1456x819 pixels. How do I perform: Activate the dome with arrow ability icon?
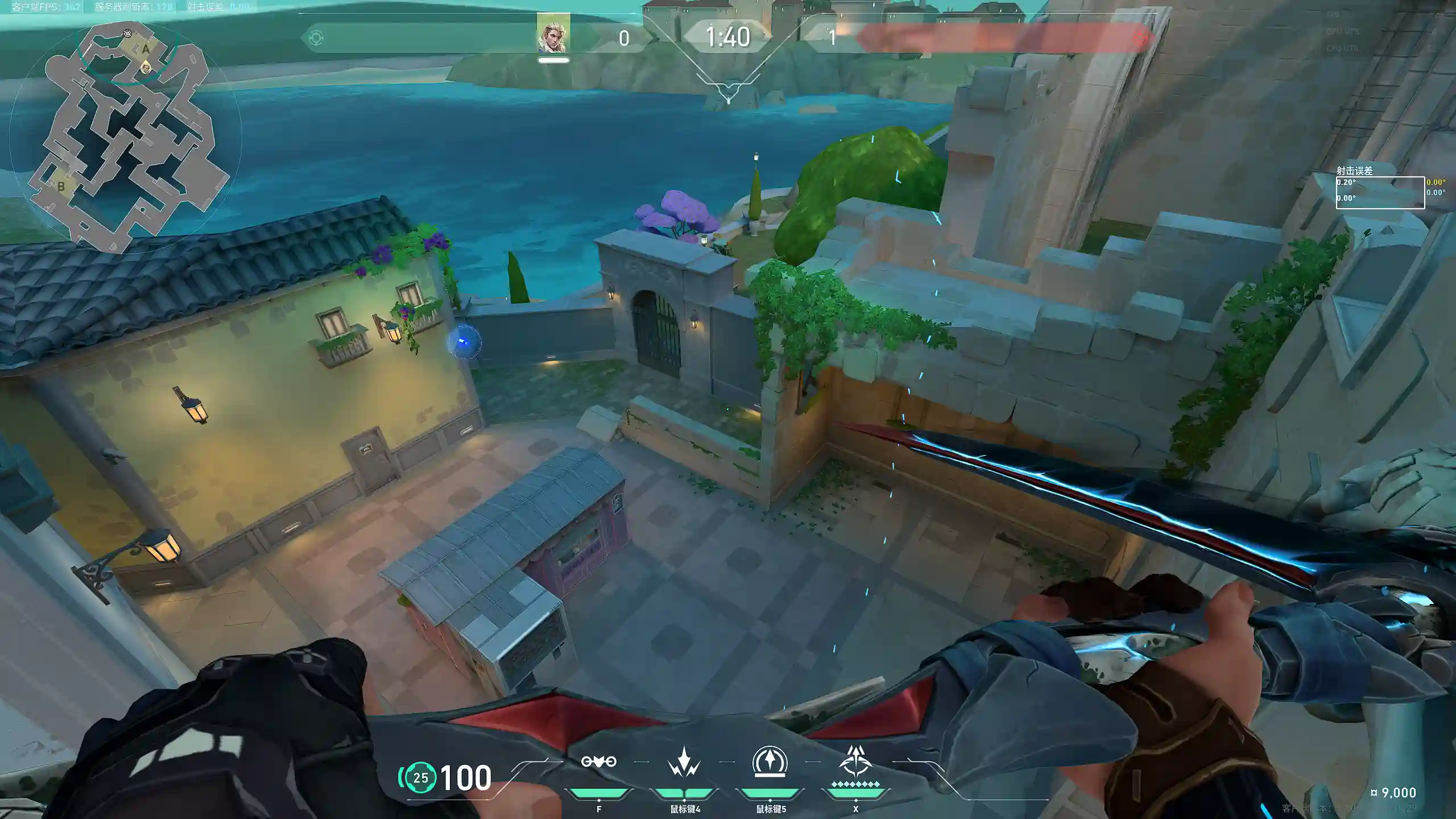[x=770, y=762]
